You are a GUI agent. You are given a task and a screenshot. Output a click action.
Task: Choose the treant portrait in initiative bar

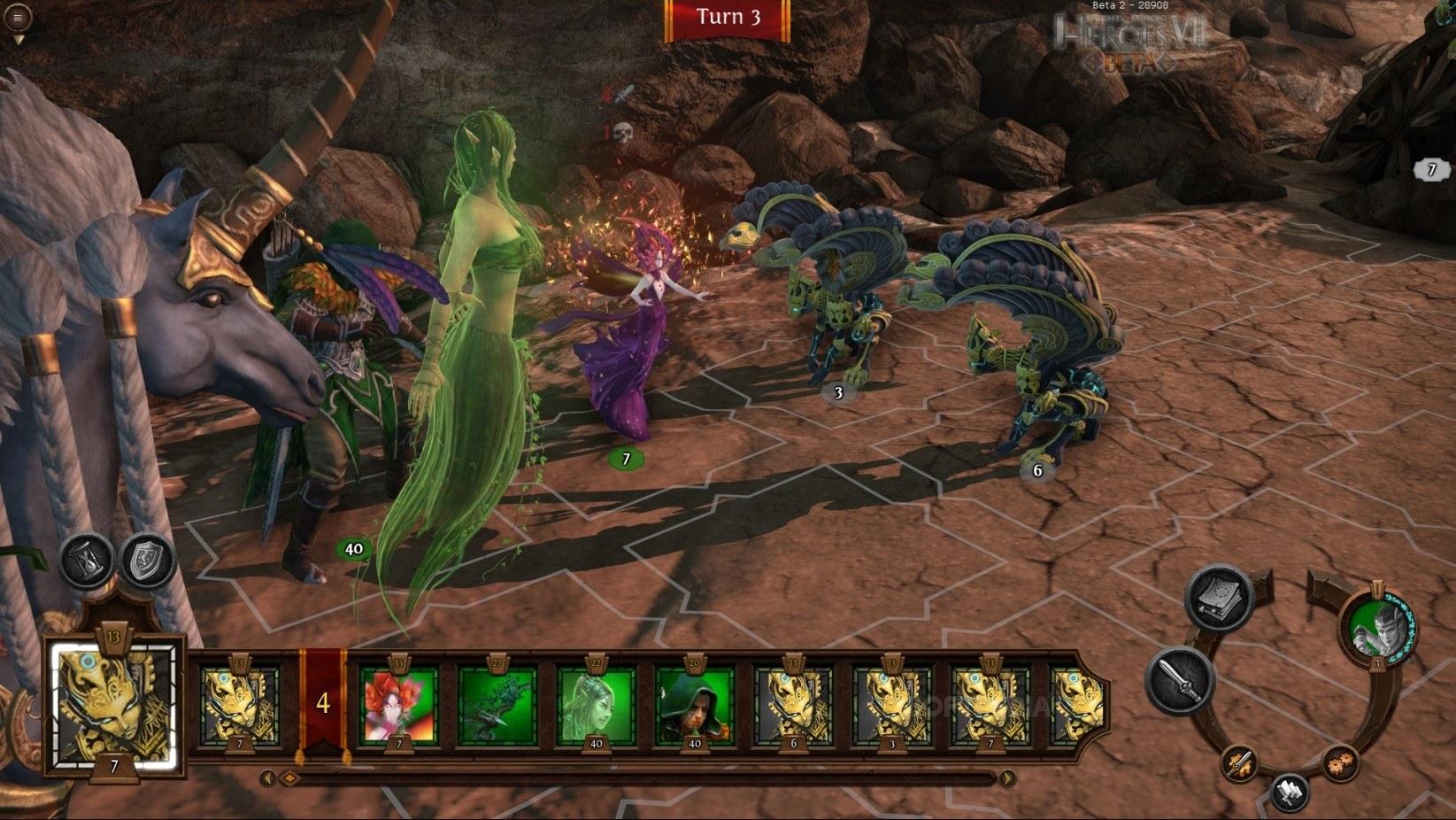tap(497, 704)
